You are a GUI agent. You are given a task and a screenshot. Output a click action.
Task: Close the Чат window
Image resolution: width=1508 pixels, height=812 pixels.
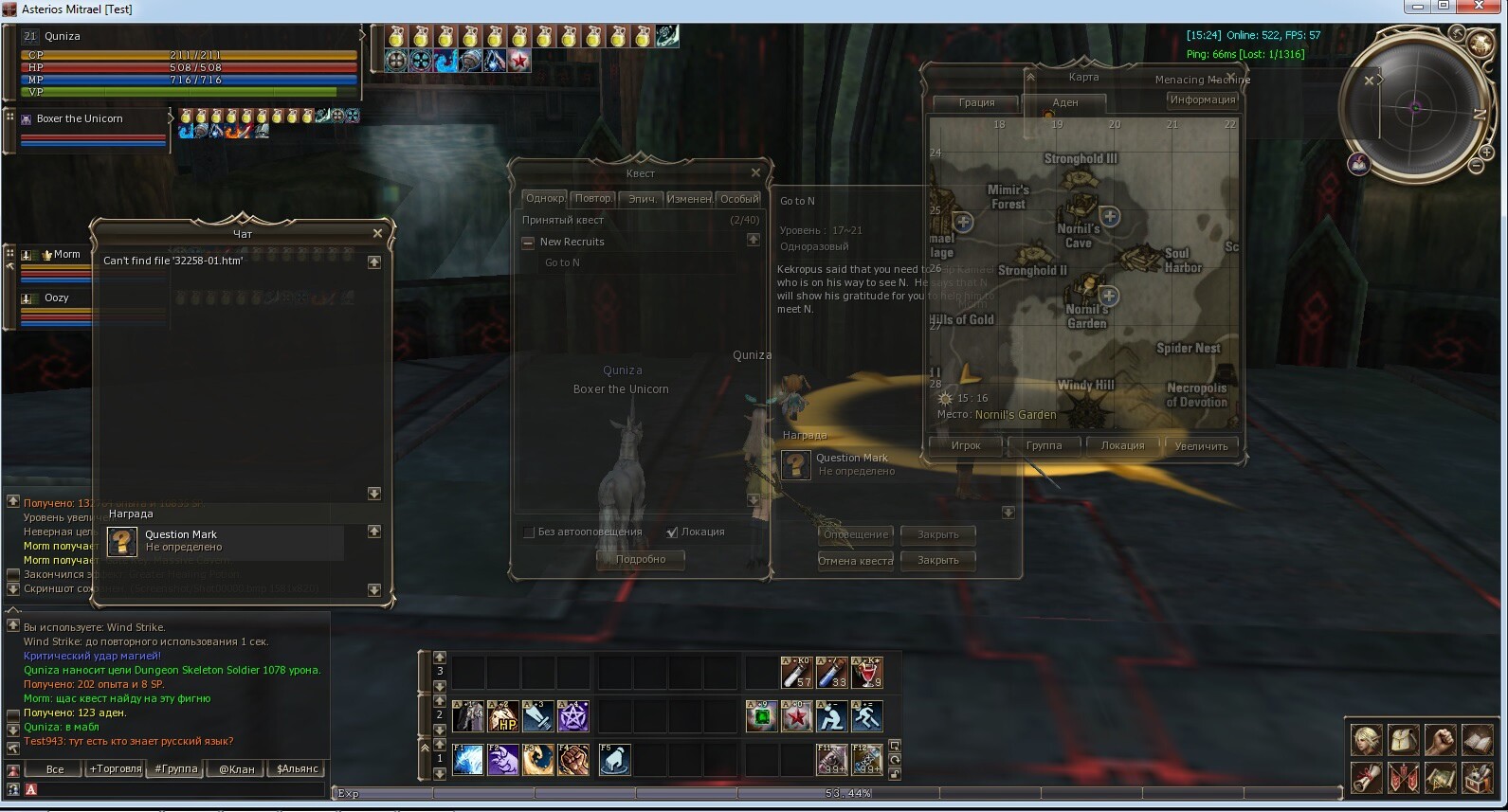pos(377,233)
